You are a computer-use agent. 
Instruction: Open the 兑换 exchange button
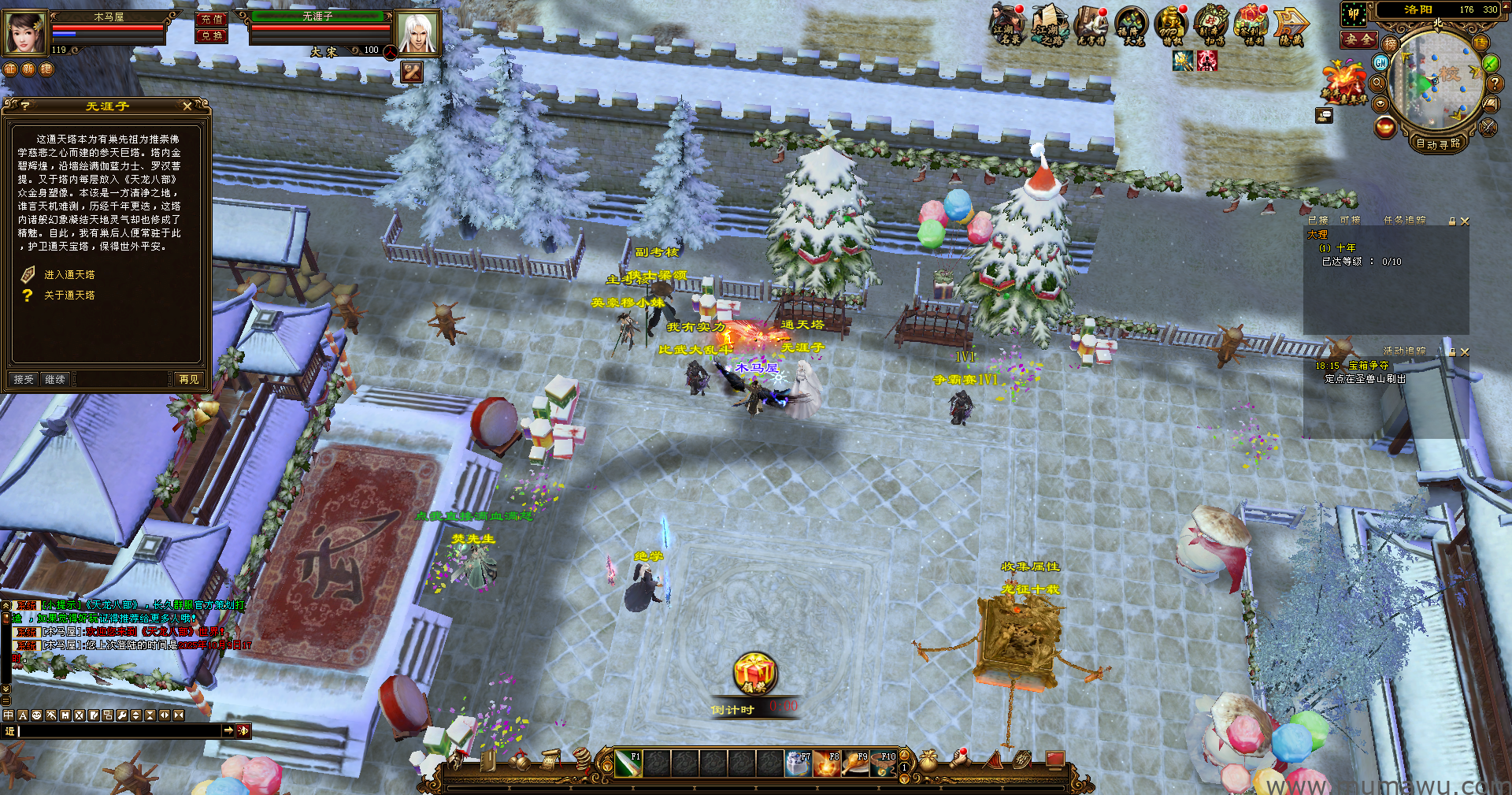point(211,35)
